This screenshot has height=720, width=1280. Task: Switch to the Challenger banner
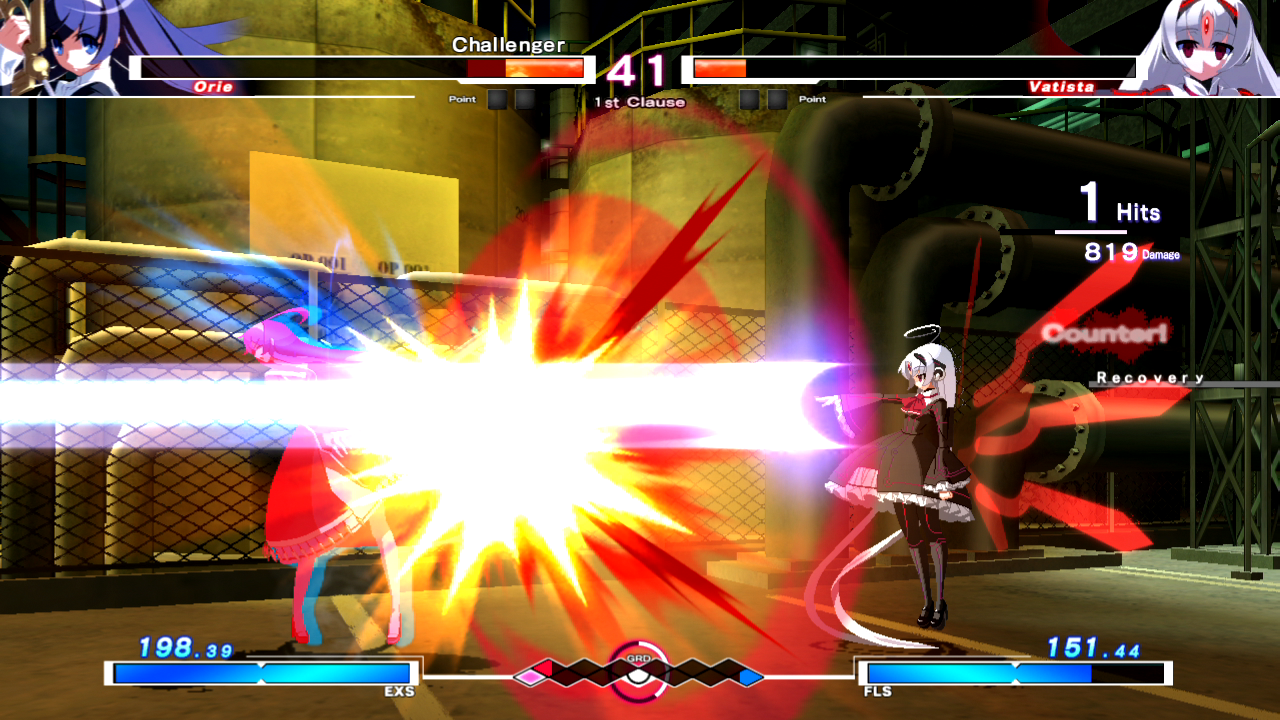(508, 44)
